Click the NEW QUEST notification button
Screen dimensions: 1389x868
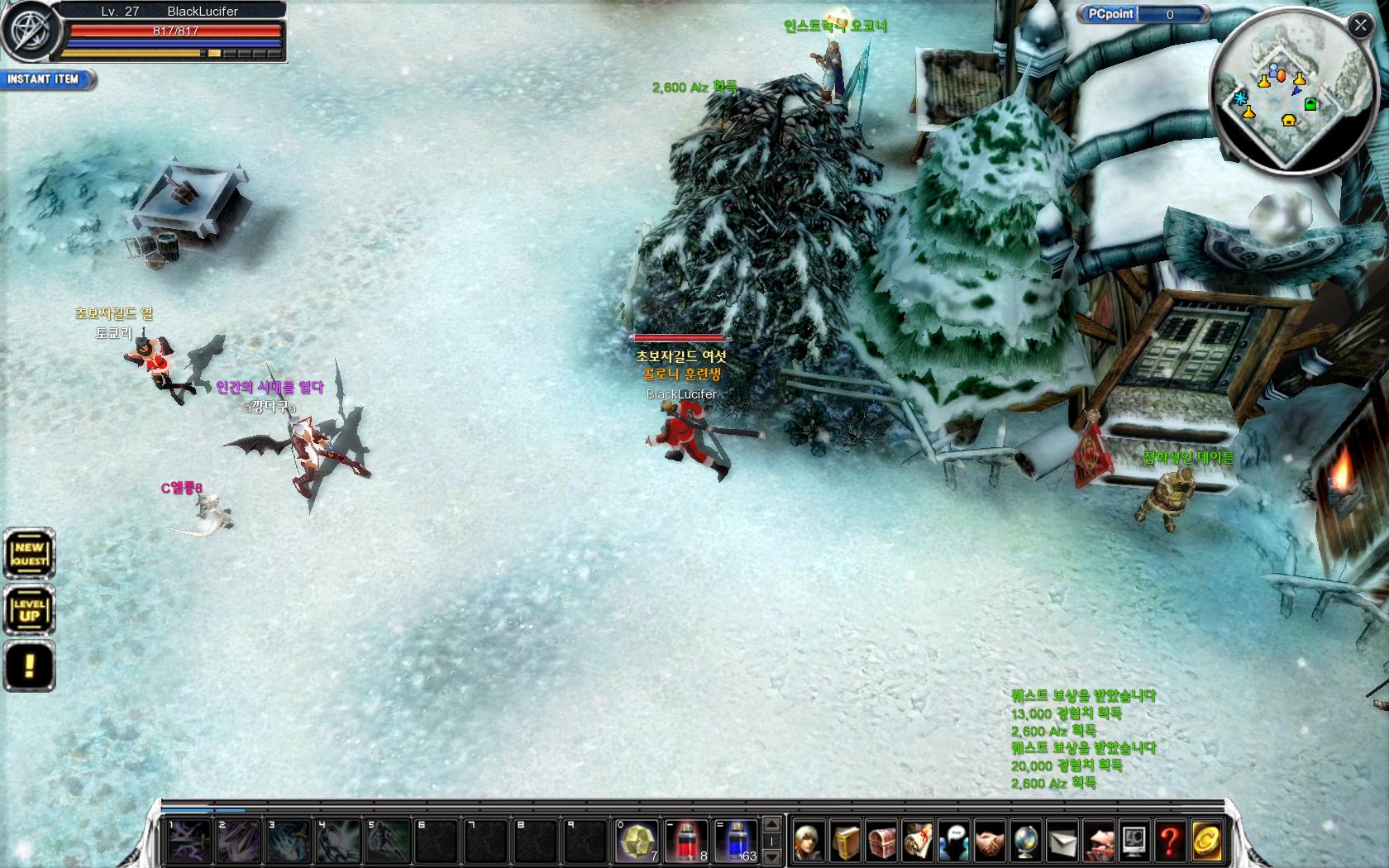point(29,553)
